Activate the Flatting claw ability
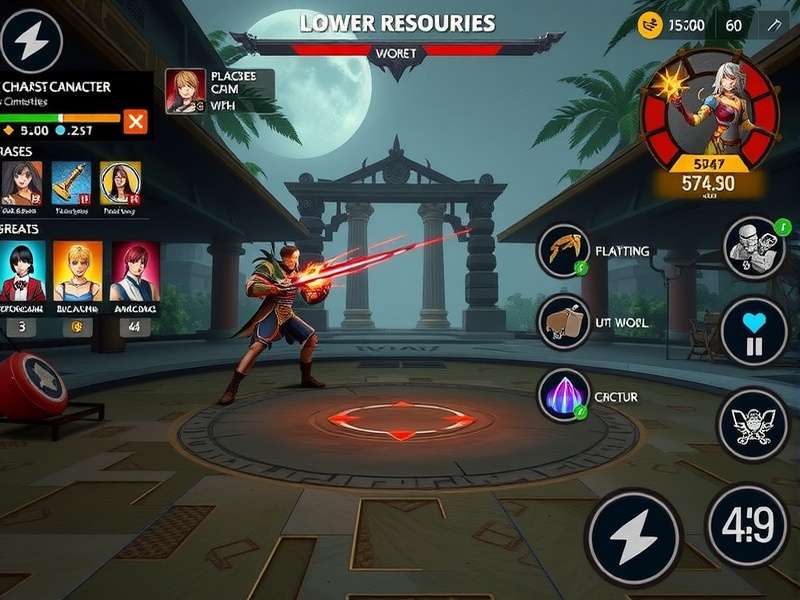 click(561, 250)
